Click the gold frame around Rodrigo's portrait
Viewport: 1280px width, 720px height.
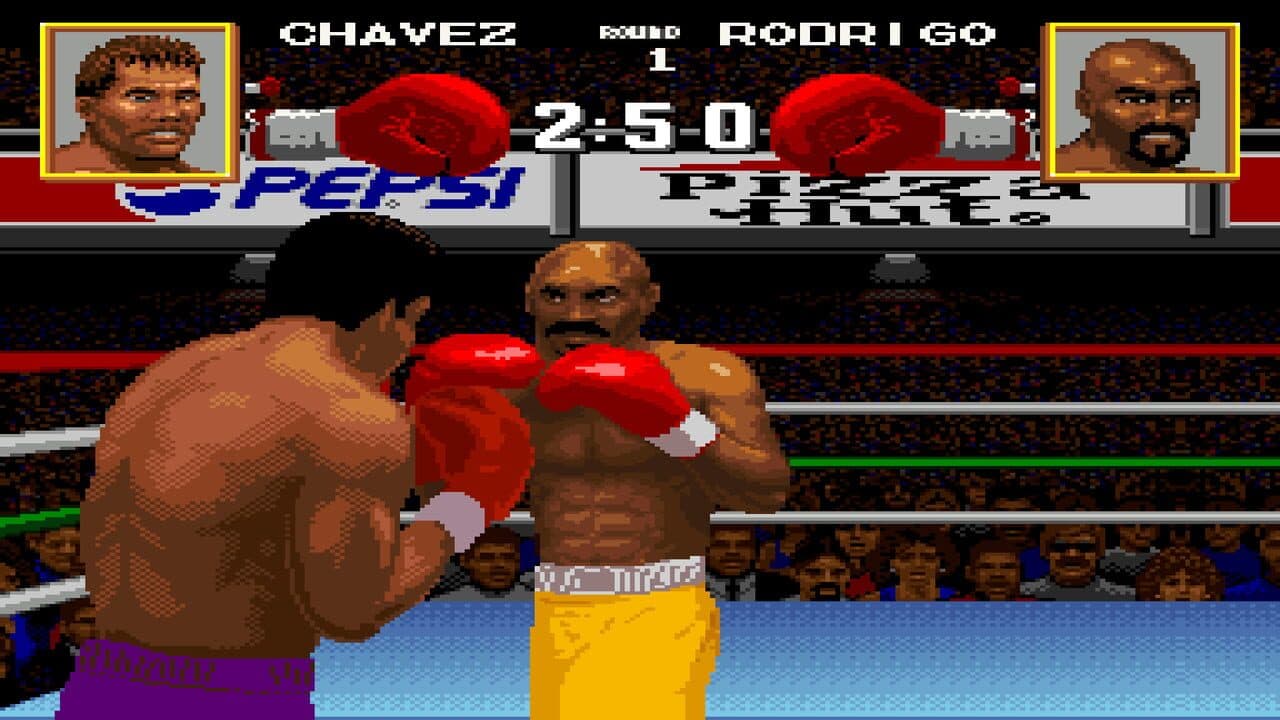coord(1140,25)
